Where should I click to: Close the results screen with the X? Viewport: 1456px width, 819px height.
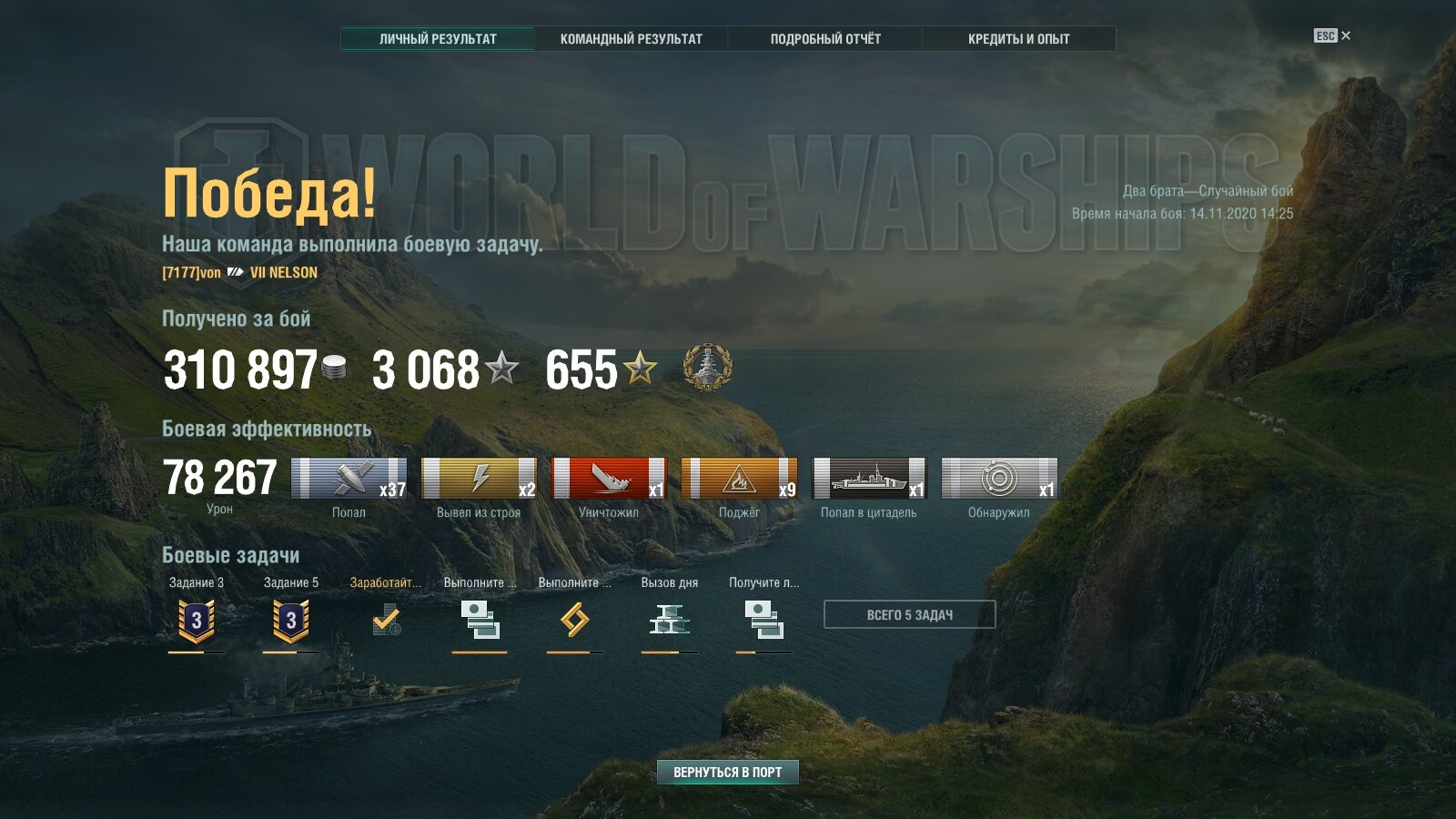[1346, 35]
